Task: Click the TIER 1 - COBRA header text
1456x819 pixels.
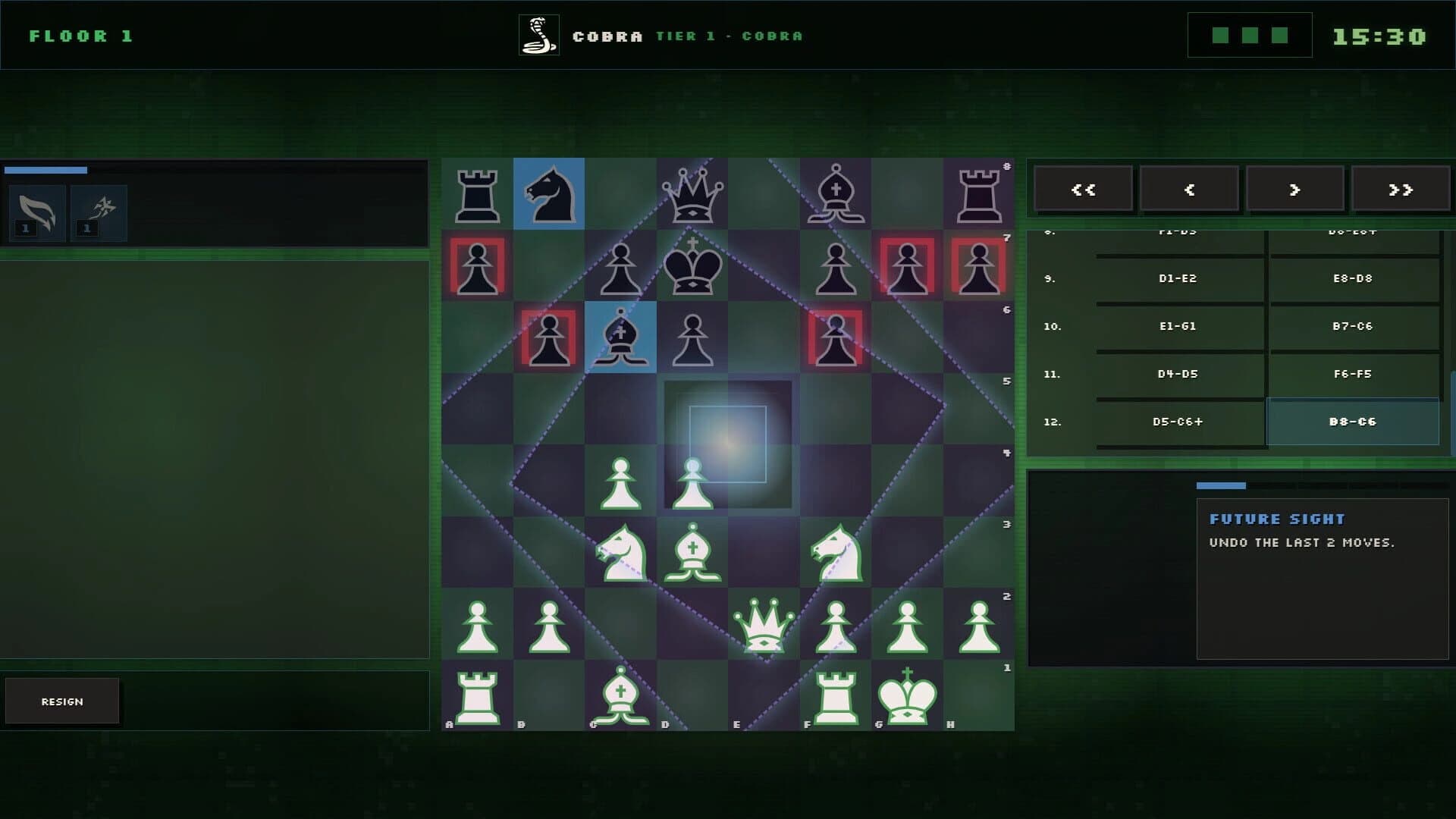Action: [x=727, y=36]
